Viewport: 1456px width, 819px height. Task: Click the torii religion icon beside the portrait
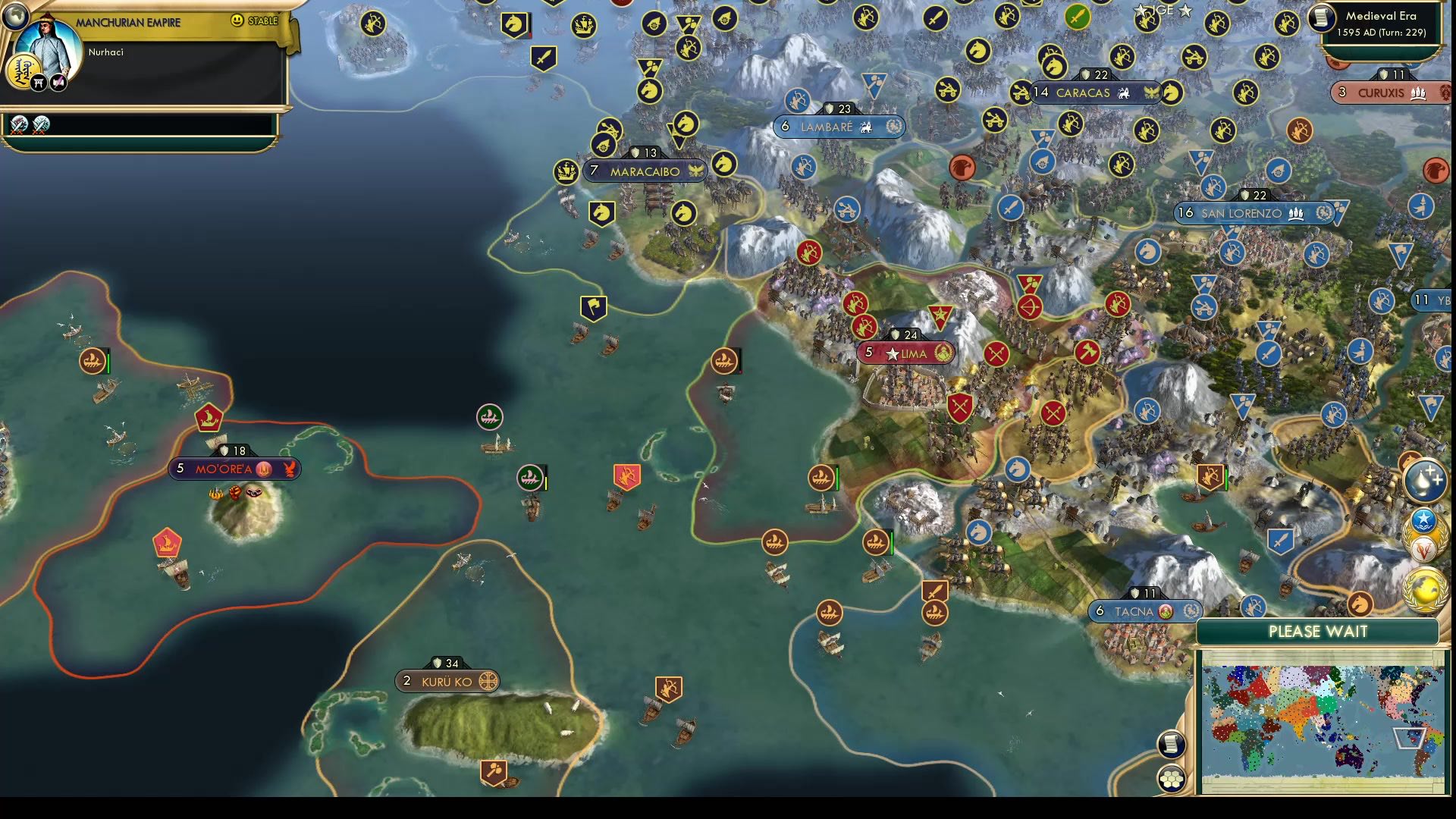pos(39,83)
